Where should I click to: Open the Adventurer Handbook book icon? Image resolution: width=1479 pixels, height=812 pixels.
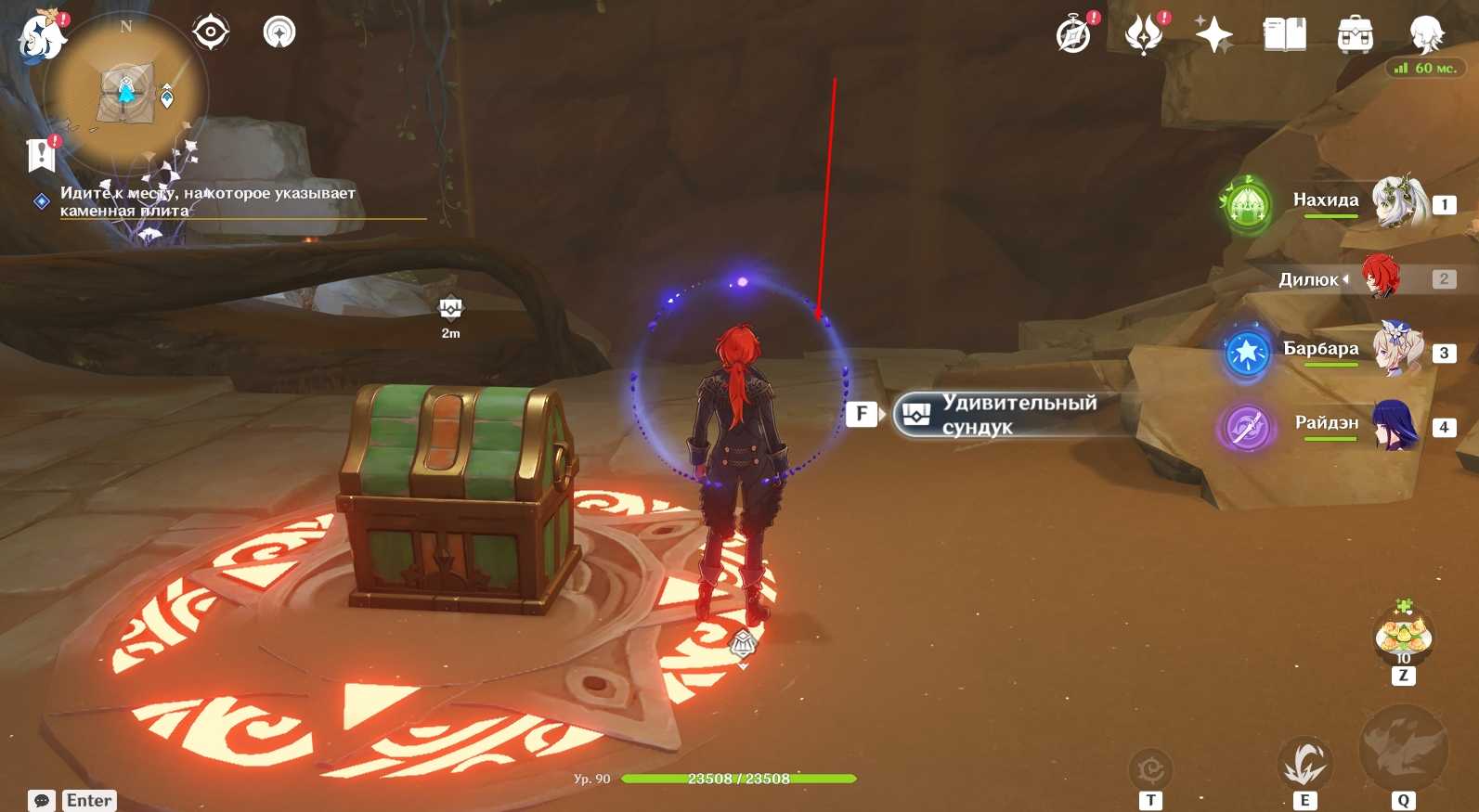(1285, 35)
